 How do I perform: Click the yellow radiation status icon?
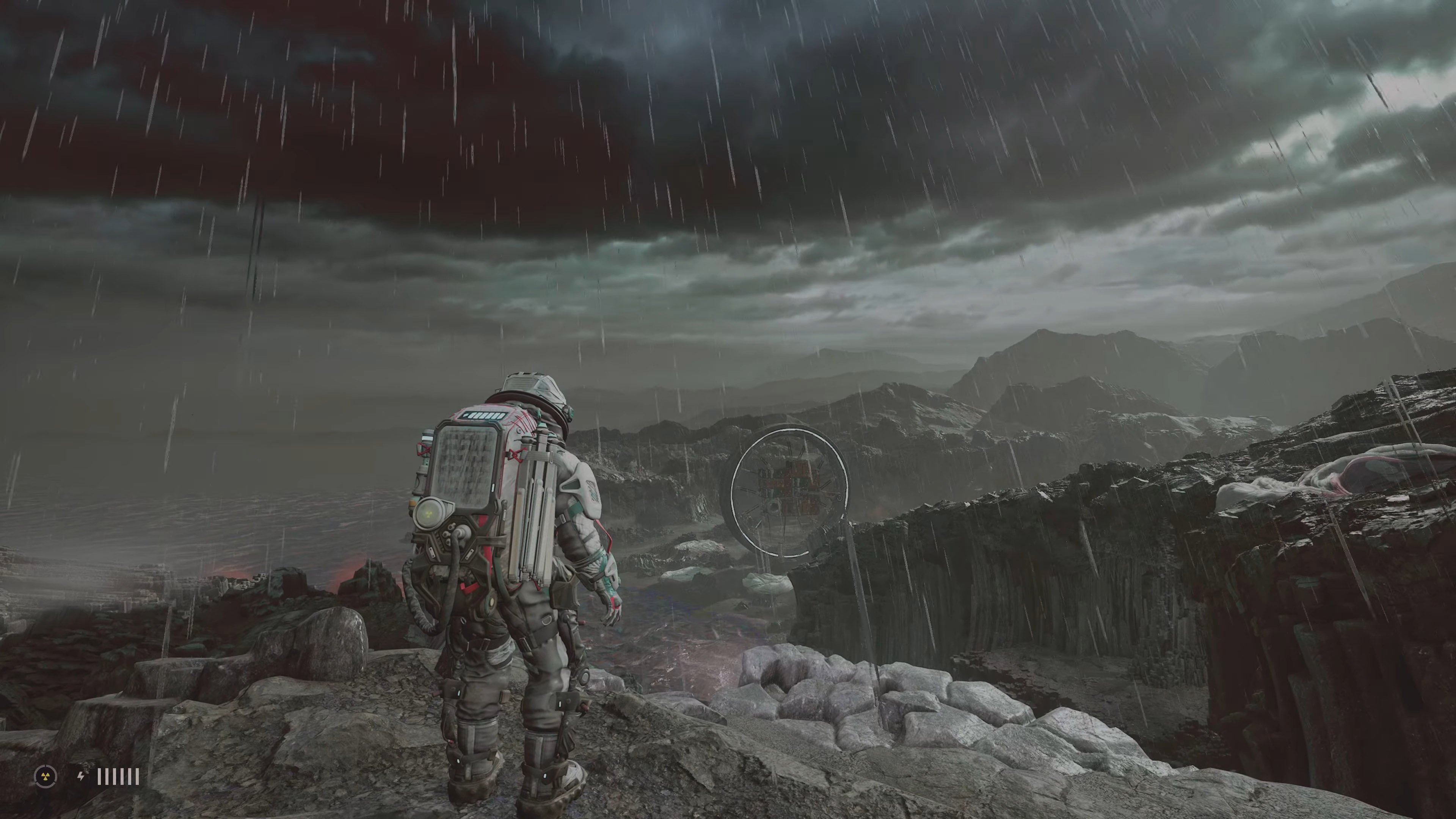click(x=46, y=776)
